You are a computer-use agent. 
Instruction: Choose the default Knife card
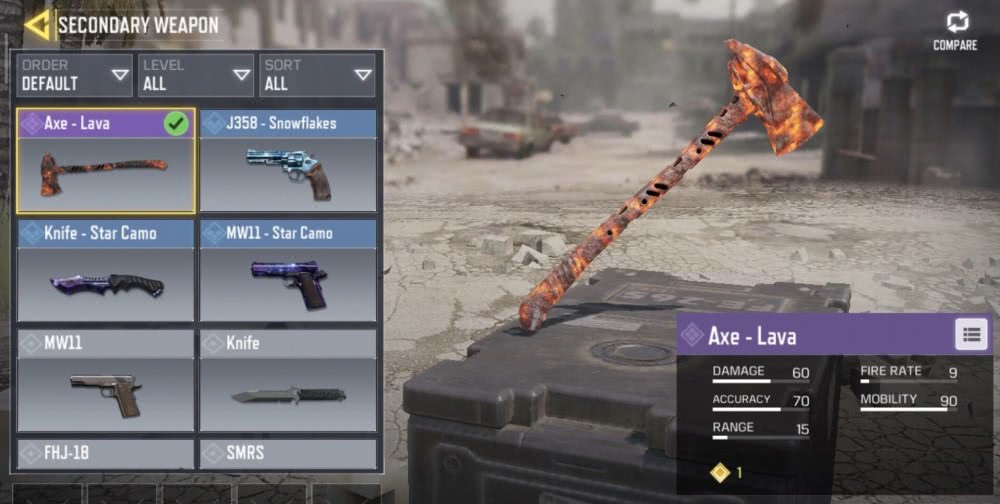(x=288, y=381)
